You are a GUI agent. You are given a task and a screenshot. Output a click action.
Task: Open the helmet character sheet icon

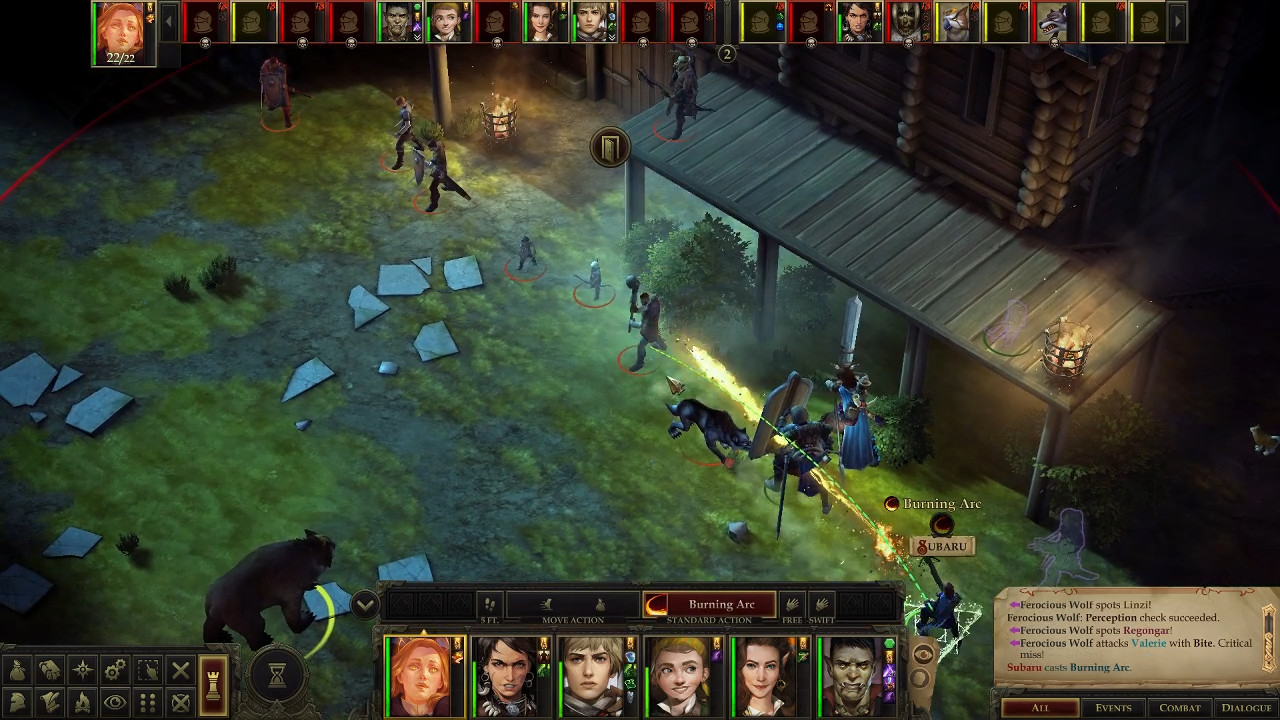tap(18, 702)
